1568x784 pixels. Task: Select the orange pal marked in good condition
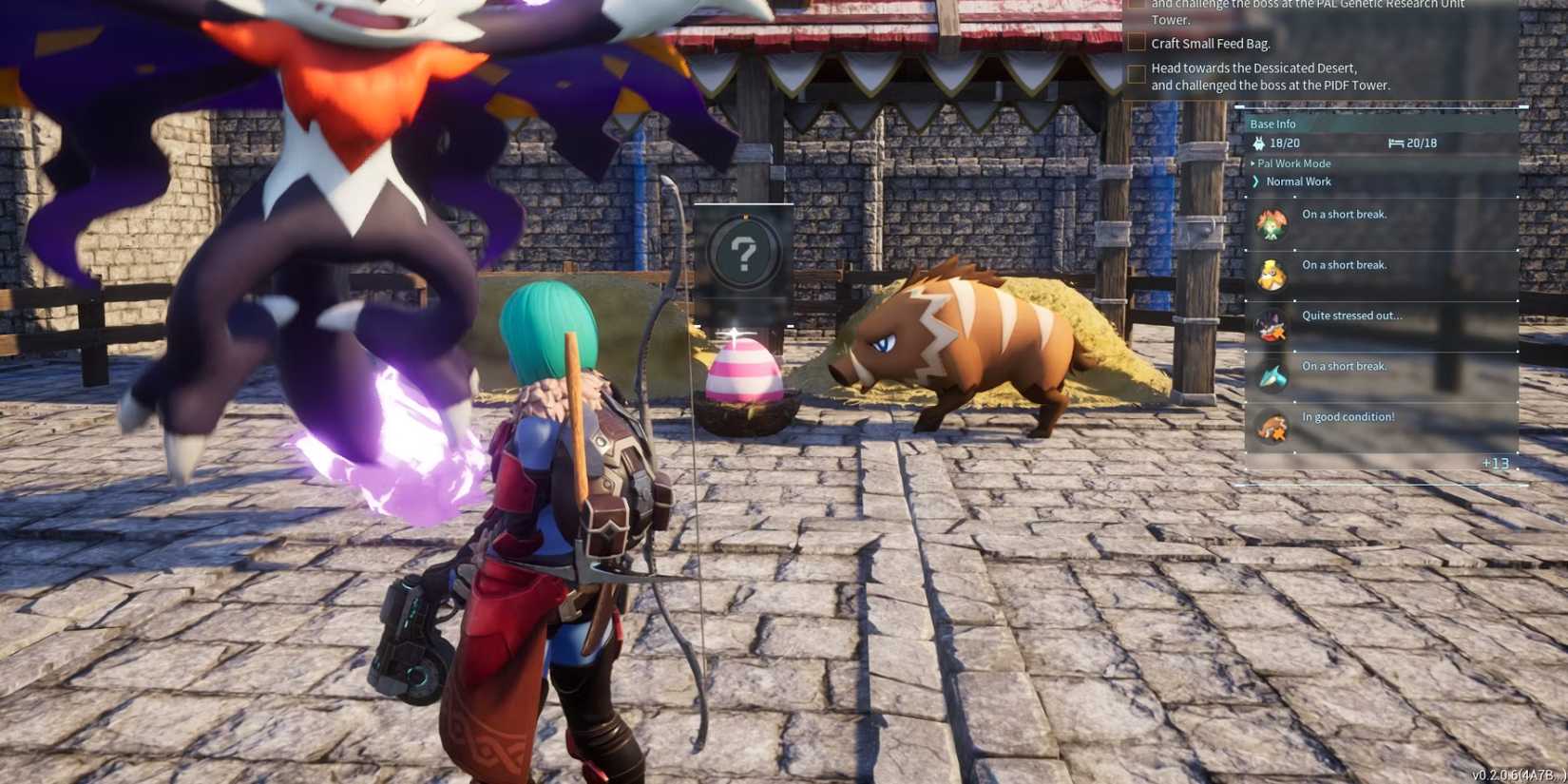tap(1273, 425)
